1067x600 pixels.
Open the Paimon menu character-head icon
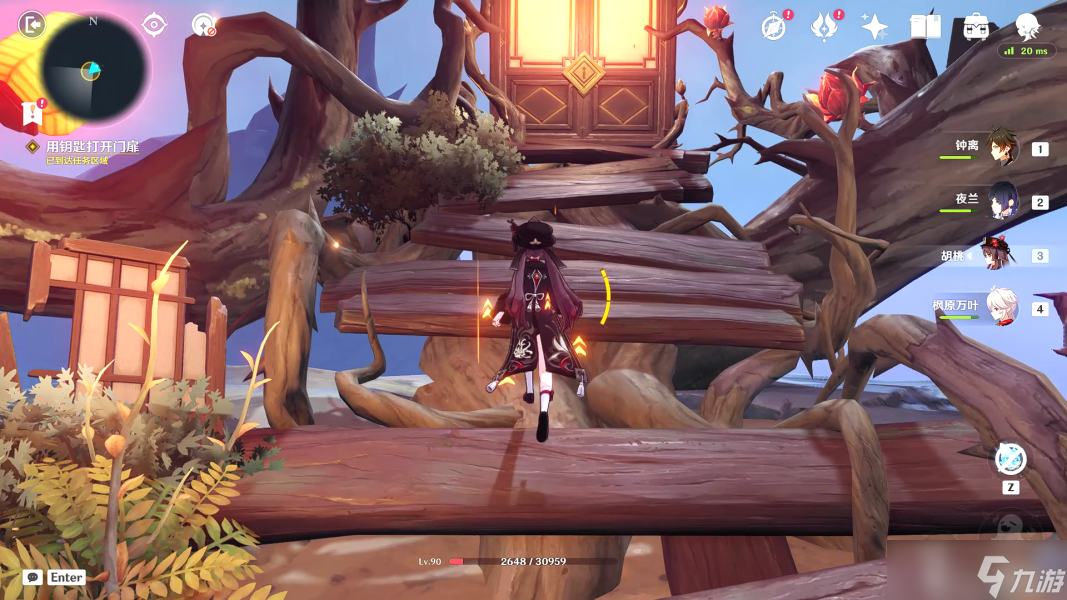click(x=1027, y=25)
